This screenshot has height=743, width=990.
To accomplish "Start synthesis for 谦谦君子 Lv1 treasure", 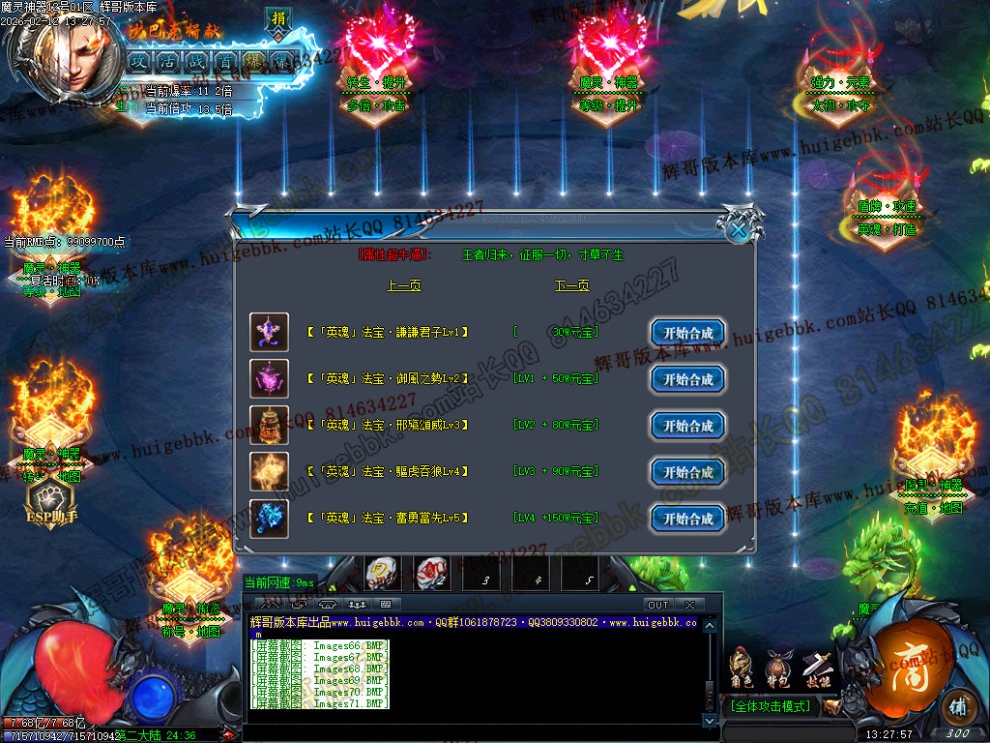I will pyautogui.click(x=687, y=333).
